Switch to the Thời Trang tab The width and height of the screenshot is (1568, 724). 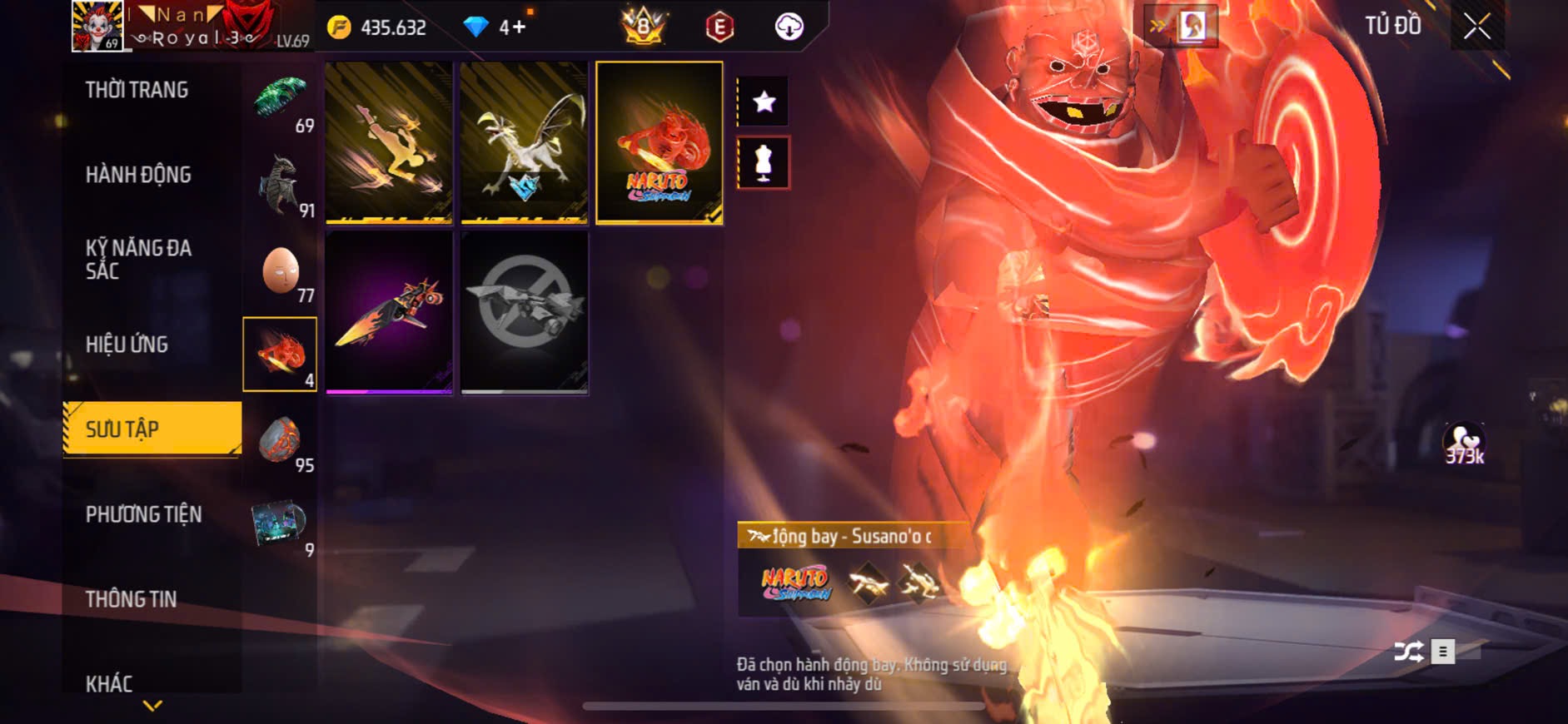(137, 90)
